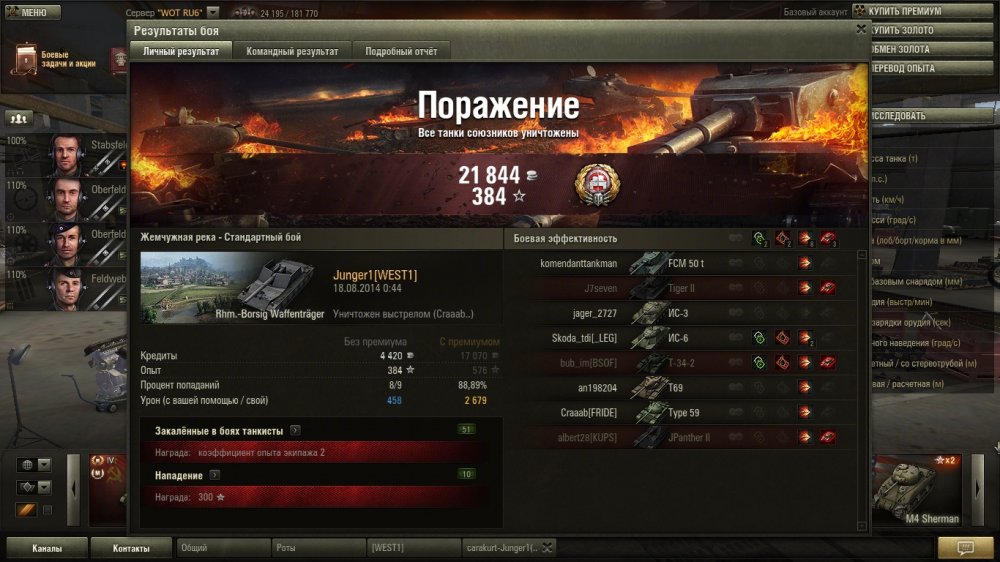Open the МЕНЮ button
This screenshot has height=562, width=1000.
[27, 13]
